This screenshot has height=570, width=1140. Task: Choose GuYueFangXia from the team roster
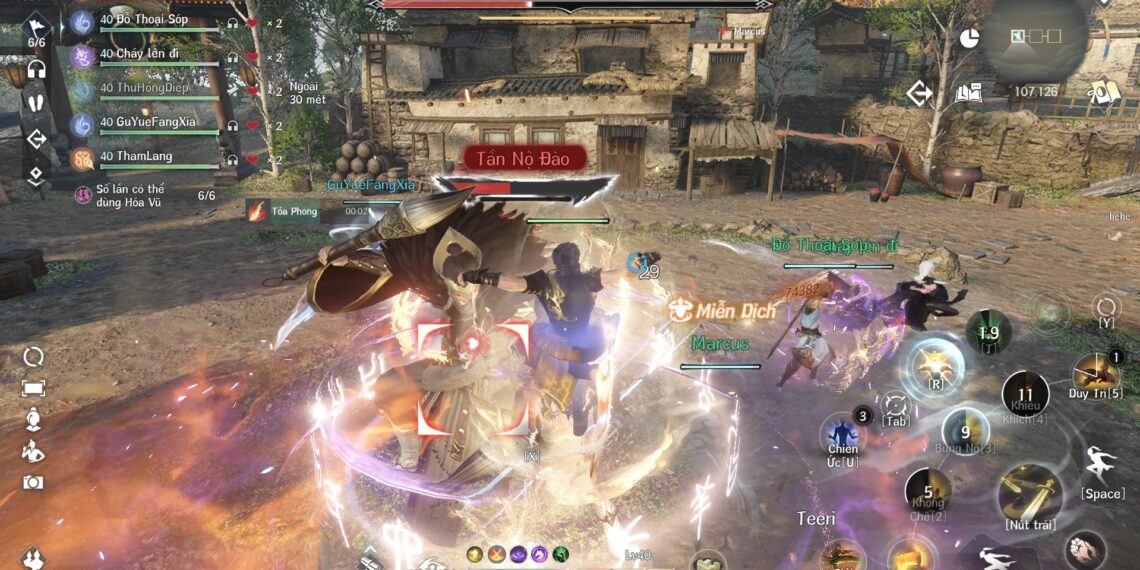tap(150, 123)
